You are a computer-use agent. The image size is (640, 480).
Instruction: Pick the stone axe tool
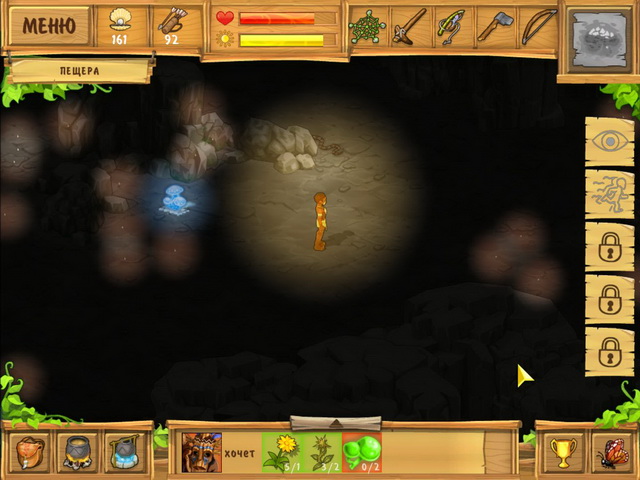pyautogui.click(x=494, y=26)
